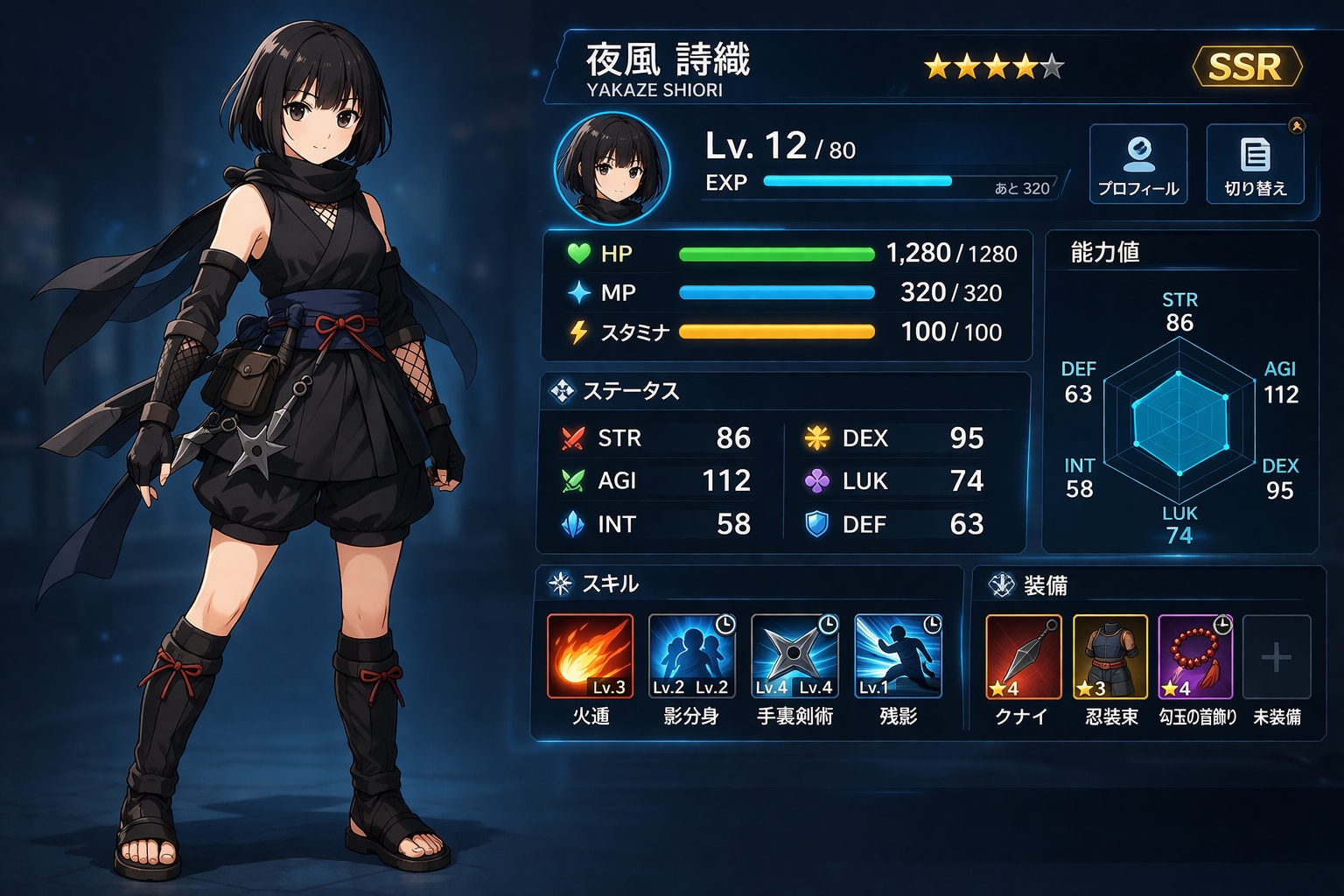
Task: Activate the 手裏剣術 shuriken skill
Action: coord(794,656)
